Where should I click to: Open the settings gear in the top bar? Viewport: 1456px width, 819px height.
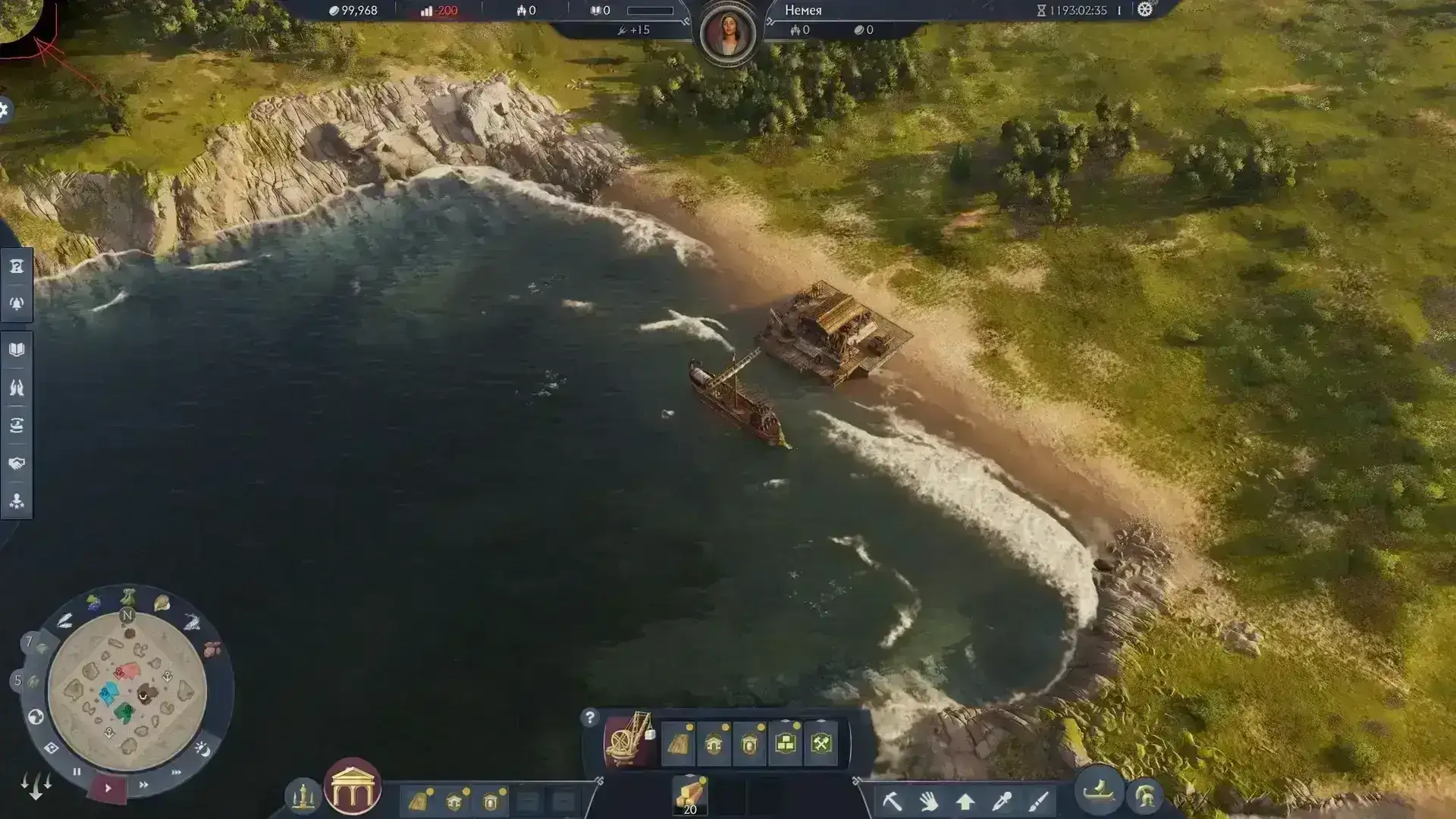click(x=1145, y=10)
